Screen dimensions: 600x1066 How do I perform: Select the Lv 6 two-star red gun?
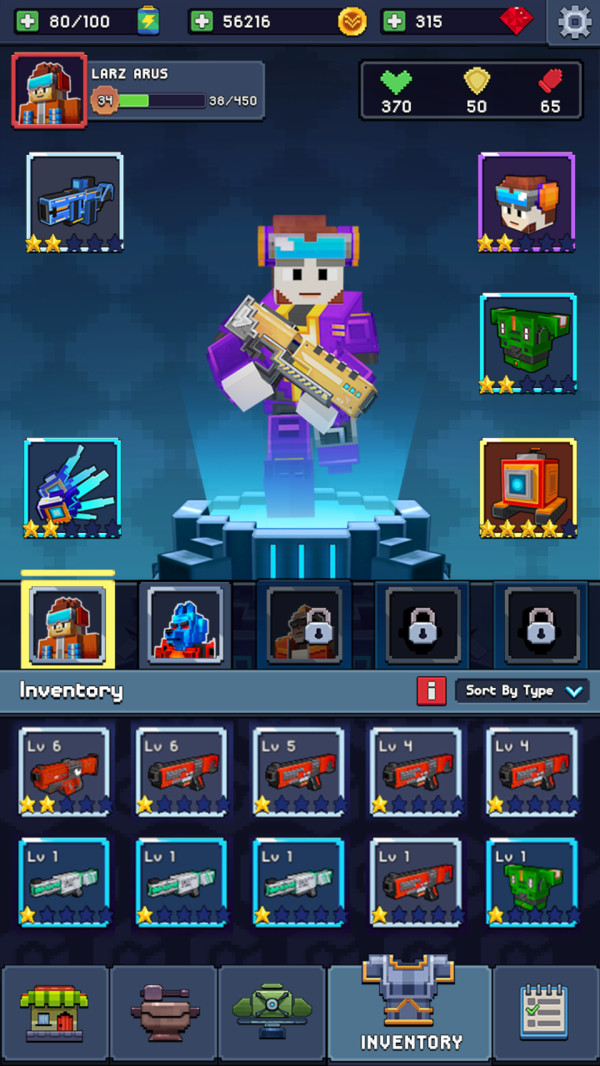click(64, 772)
